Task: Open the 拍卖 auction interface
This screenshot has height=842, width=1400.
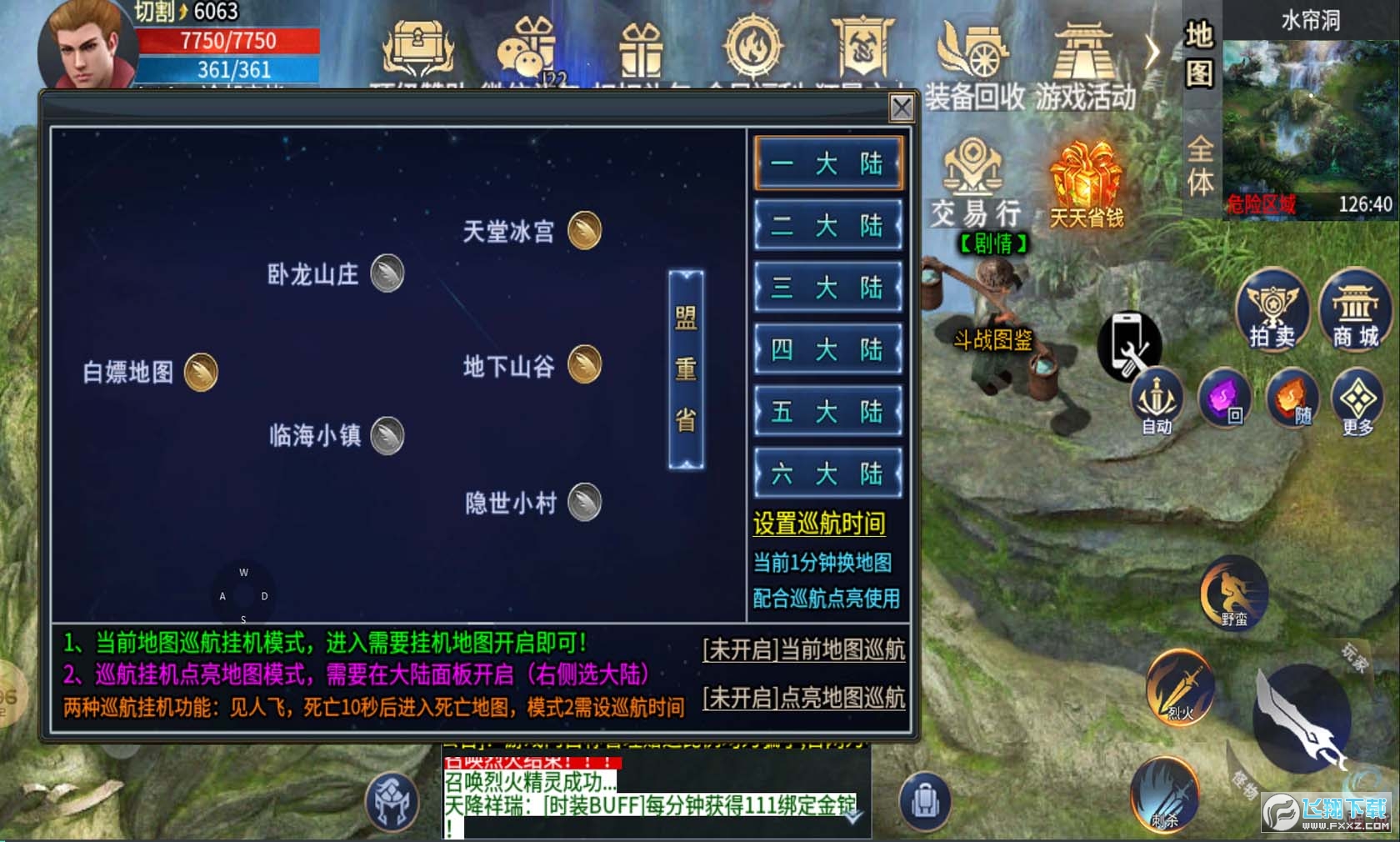Action: tap(1272, 313)
